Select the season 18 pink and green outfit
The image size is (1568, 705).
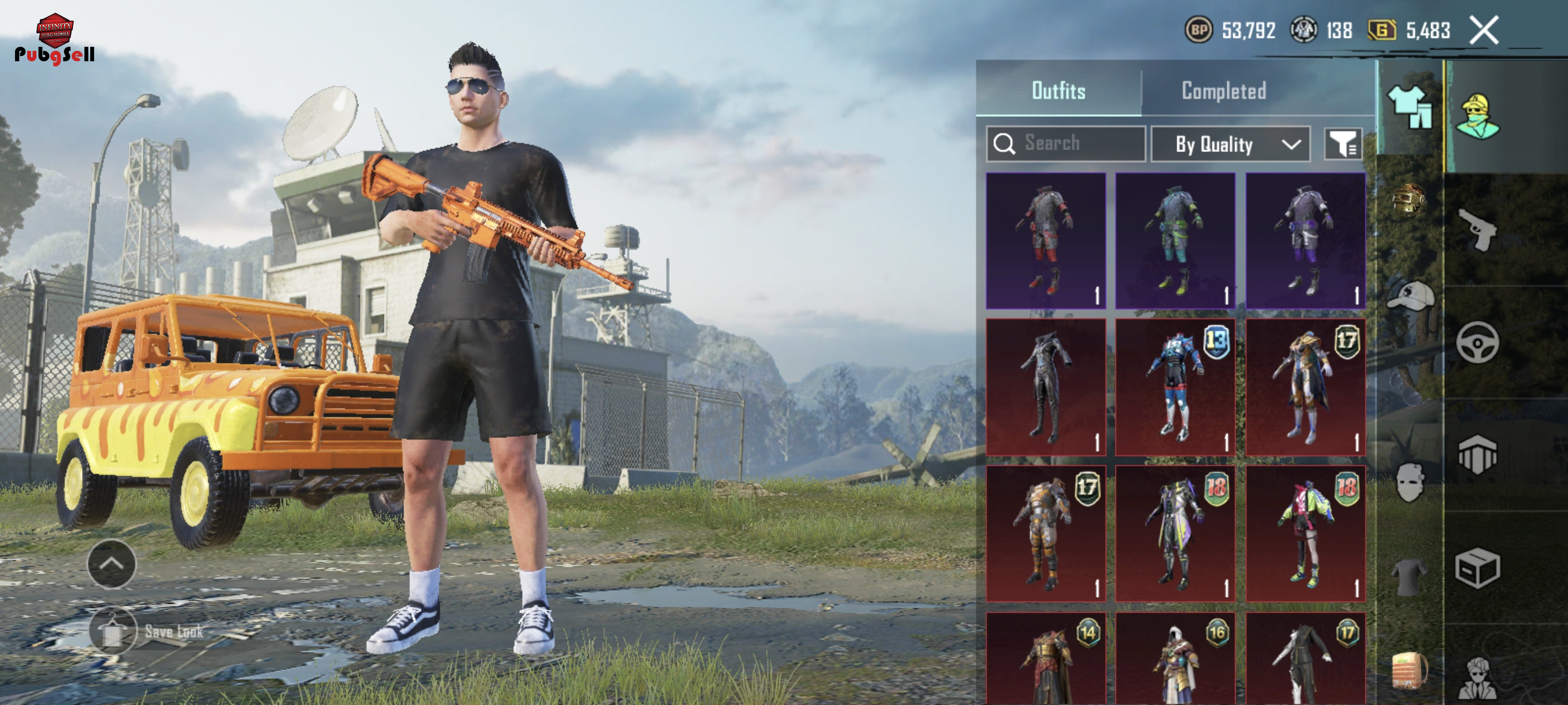point(1305,534)
